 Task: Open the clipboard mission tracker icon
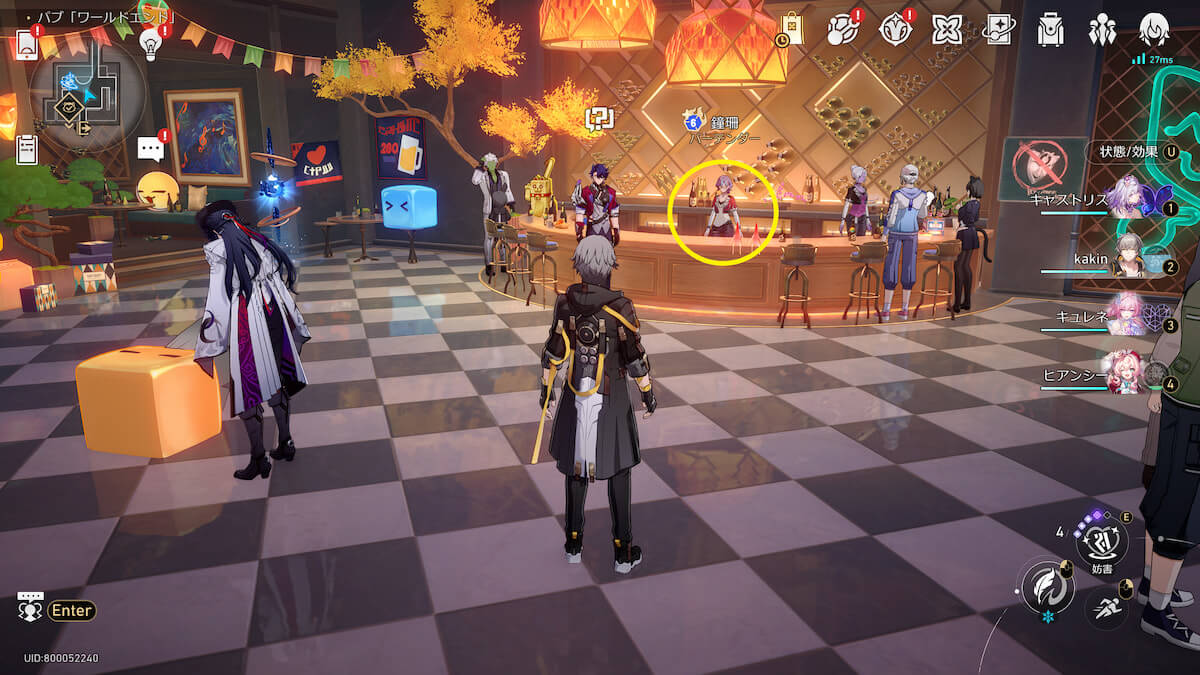pyautogui.click(x=27, y=150)
